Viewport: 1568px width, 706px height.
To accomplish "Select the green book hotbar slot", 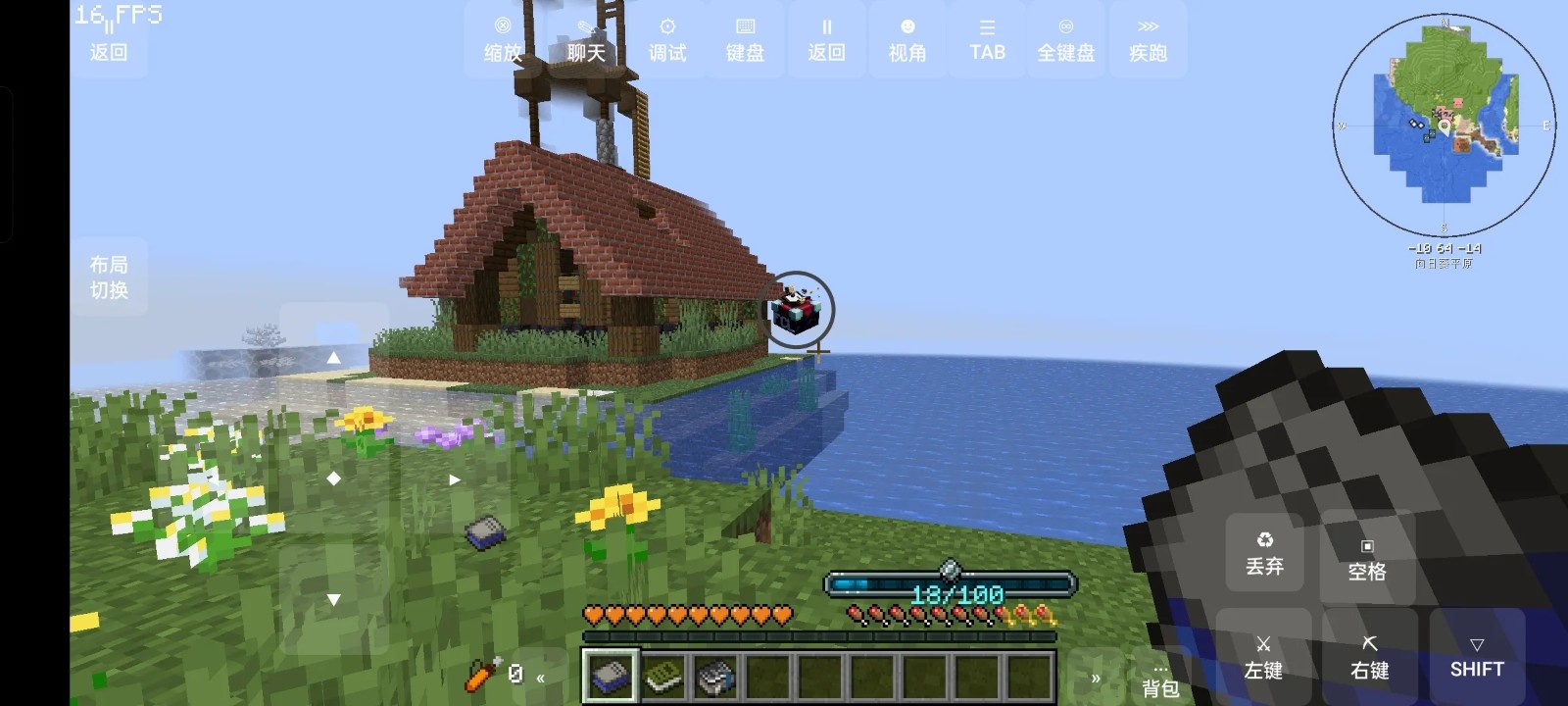I will pyautogui.click(x=663, y=676).
